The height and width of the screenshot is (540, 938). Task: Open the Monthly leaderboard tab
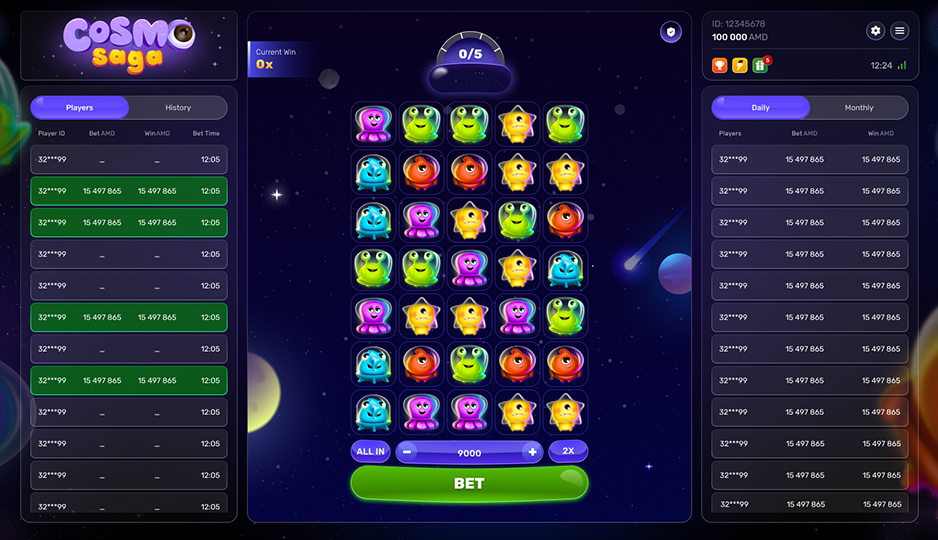pyautogui.click(x=858, y=108)
